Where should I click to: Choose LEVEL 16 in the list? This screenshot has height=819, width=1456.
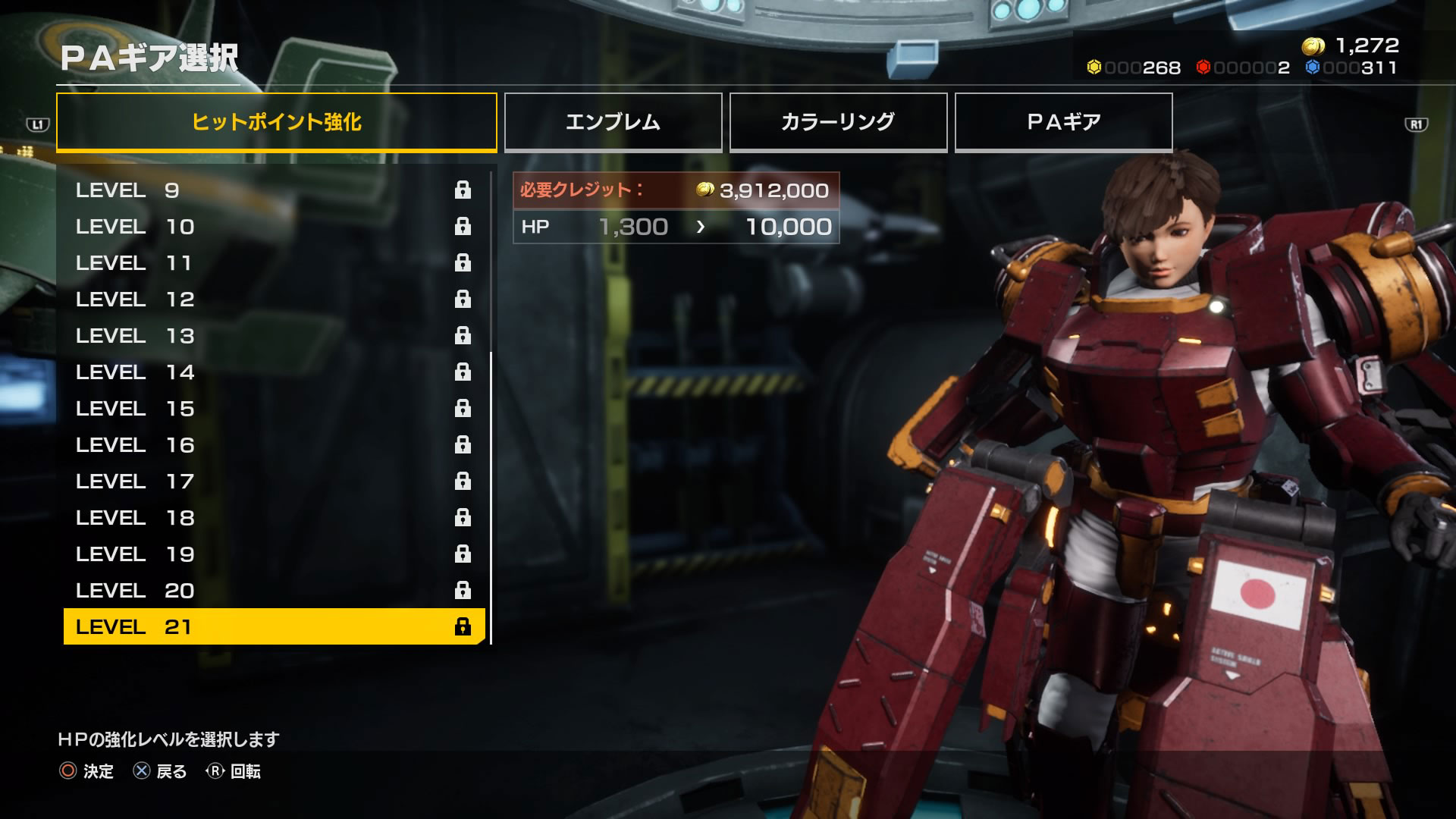(273, 445)
